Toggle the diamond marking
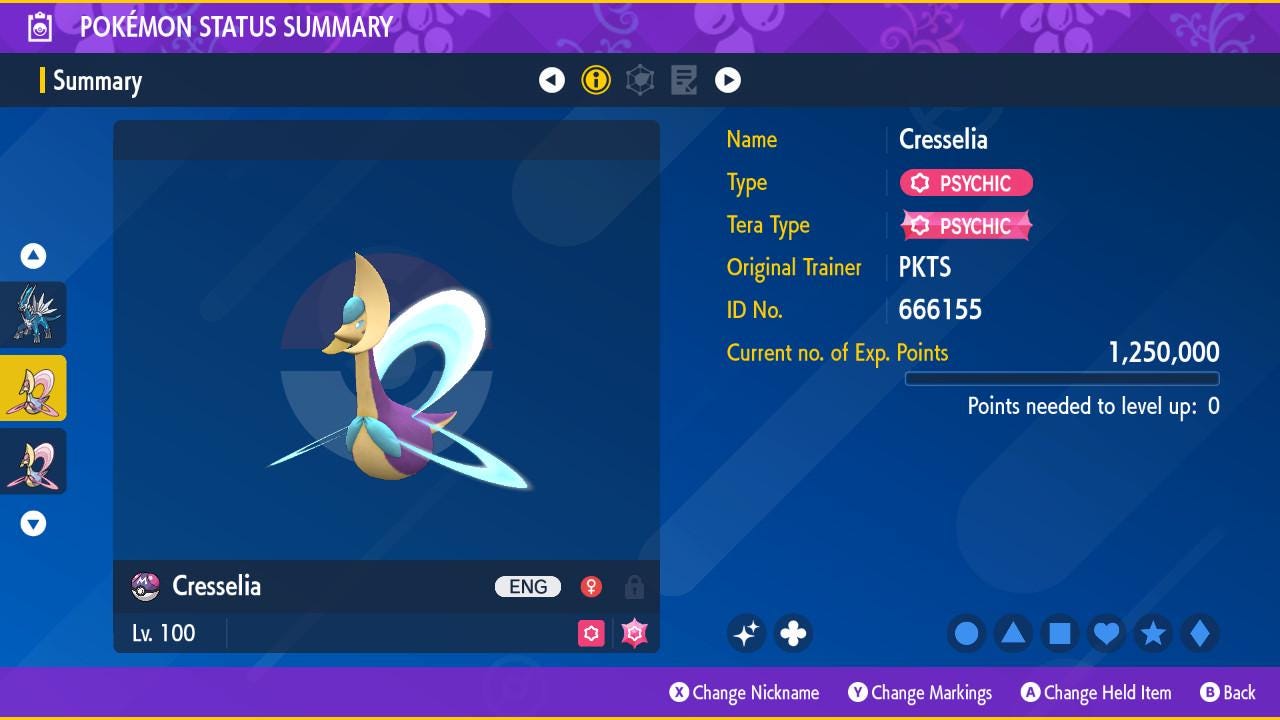The width and height of the screenshot is (1280, 720). tap(1199, 633)
